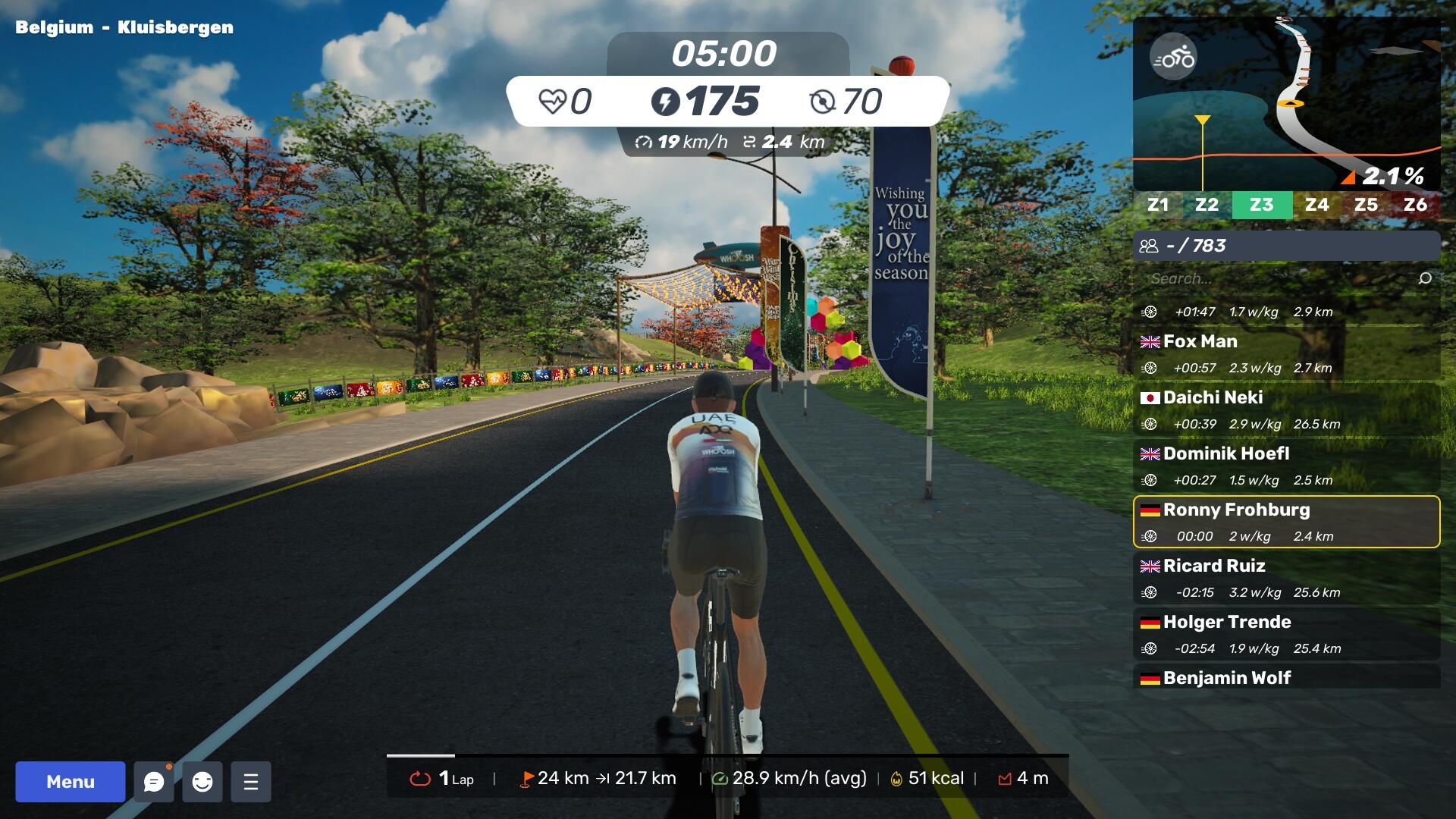Choose Daichi Neki from rider list
1456x819 pixels.
[x=1286, y=409]
